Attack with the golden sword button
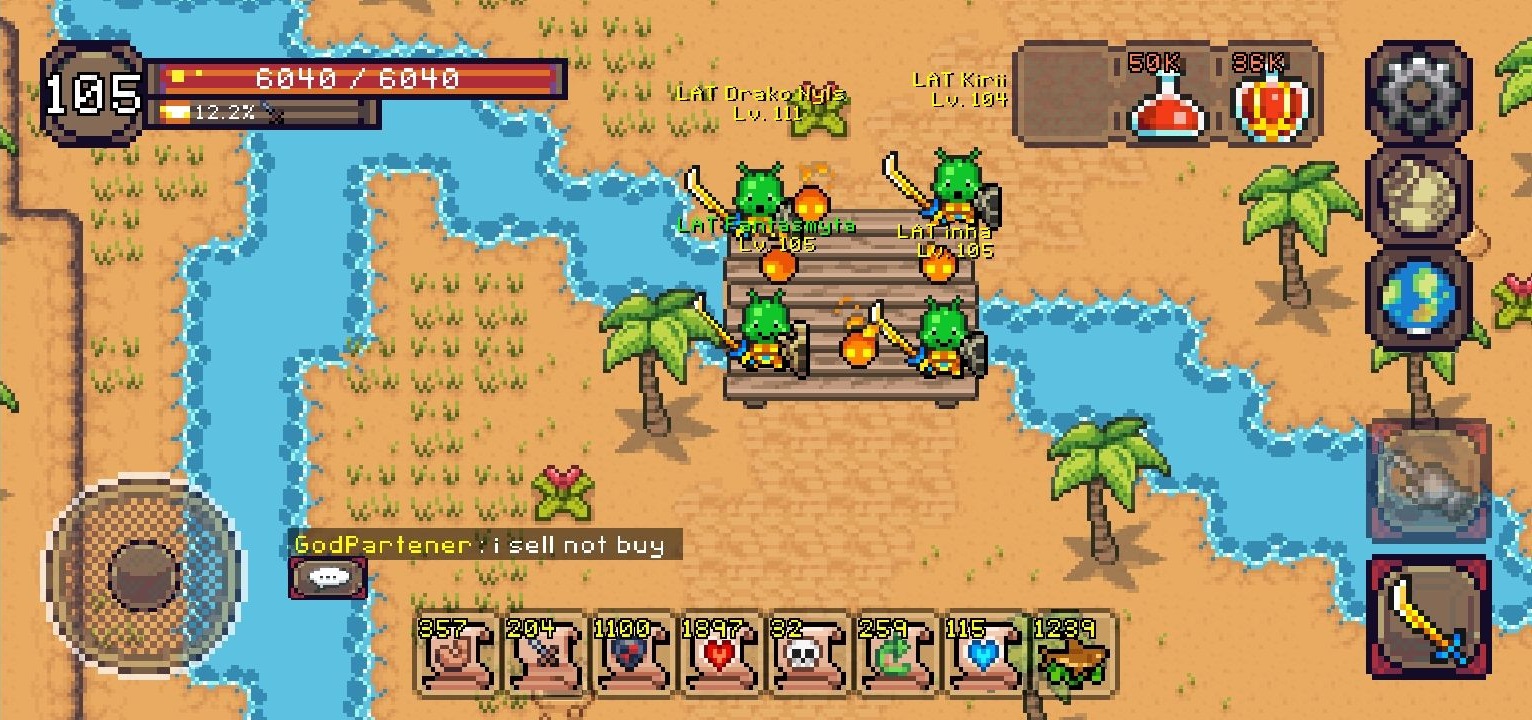This screenshot has width=1532, height=720. pos(1428,617)
